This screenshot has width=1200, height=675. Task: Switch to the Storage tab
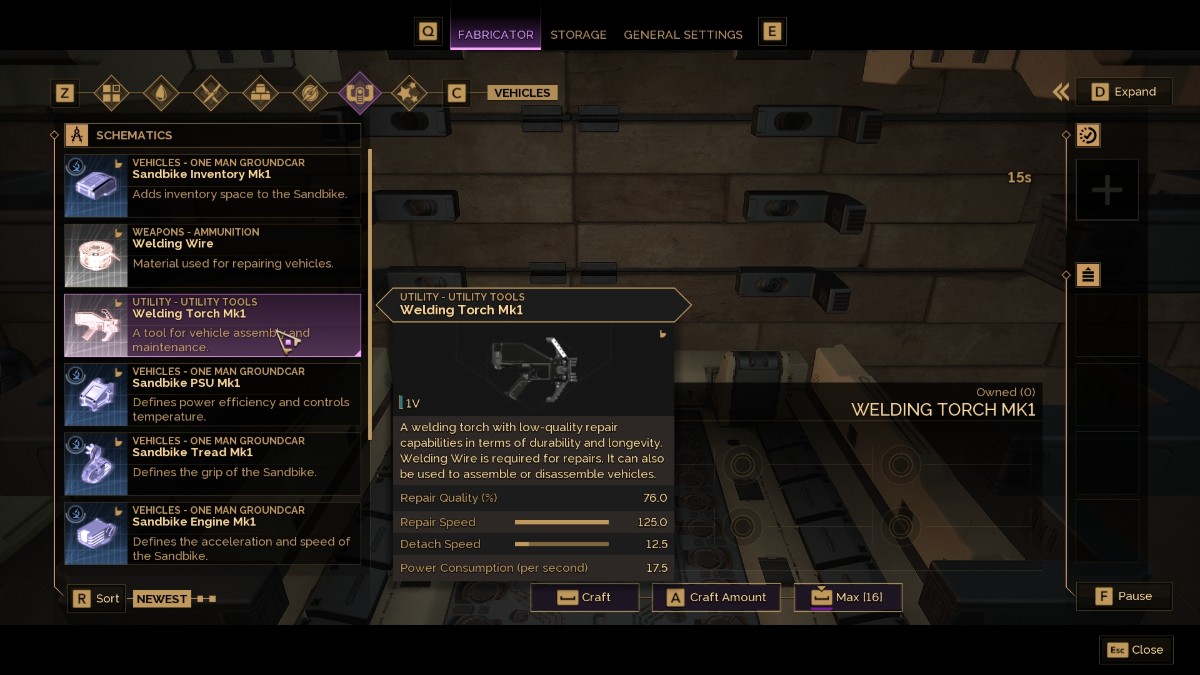(578, 34)
